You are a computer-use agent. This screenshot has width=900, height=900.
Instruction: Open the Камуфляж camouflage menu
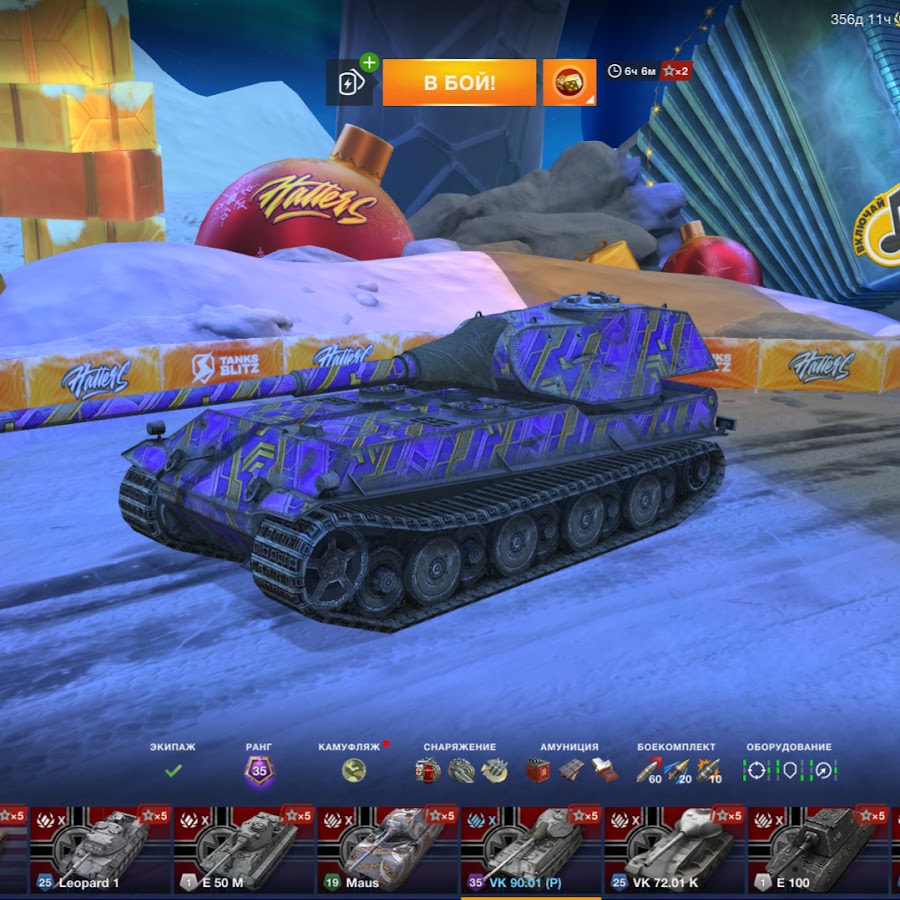(353, 770)
